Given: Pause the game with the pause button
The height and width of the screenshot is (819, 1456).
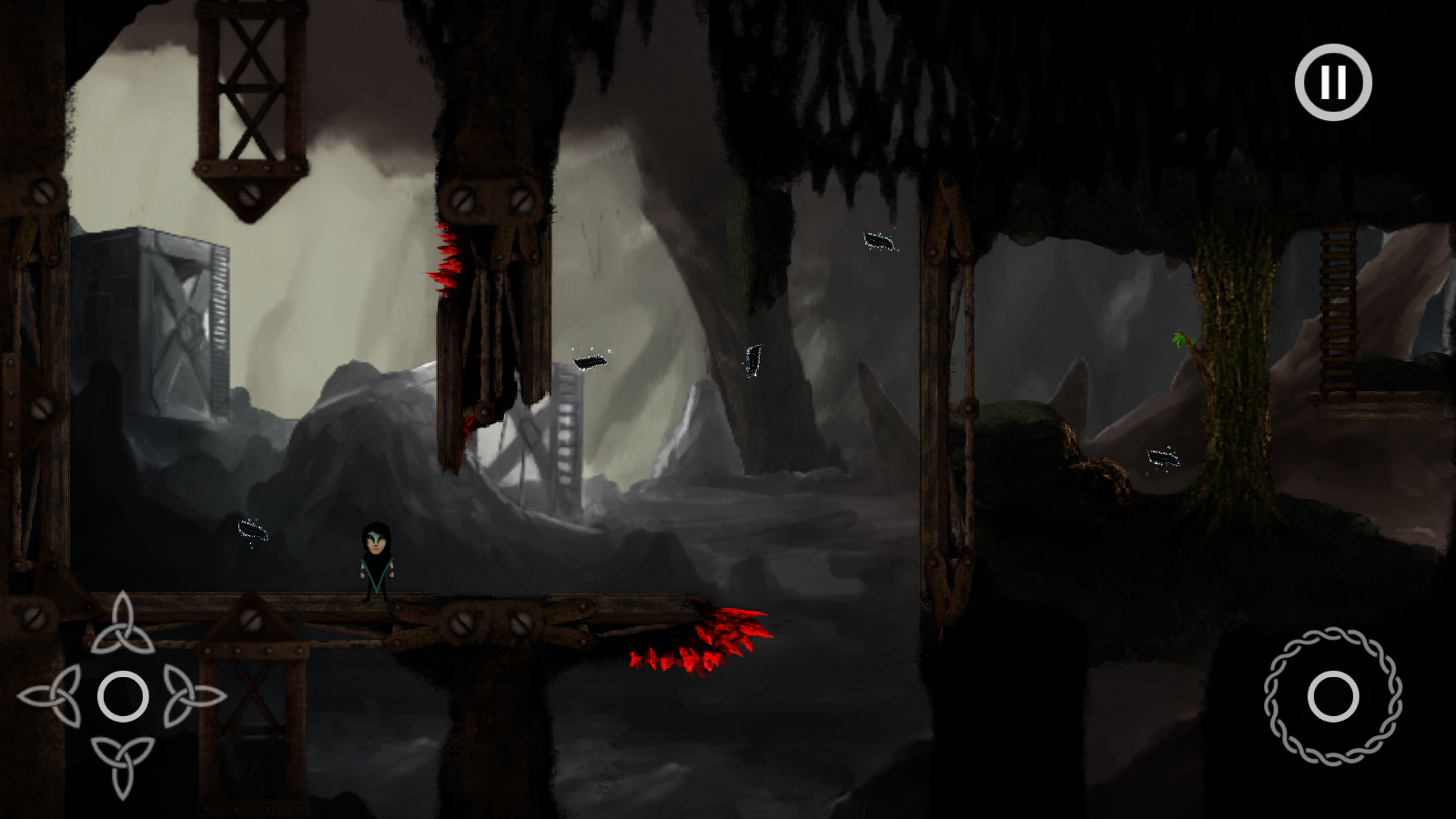Looking at the screenshot, I should tap(1333, 82).
